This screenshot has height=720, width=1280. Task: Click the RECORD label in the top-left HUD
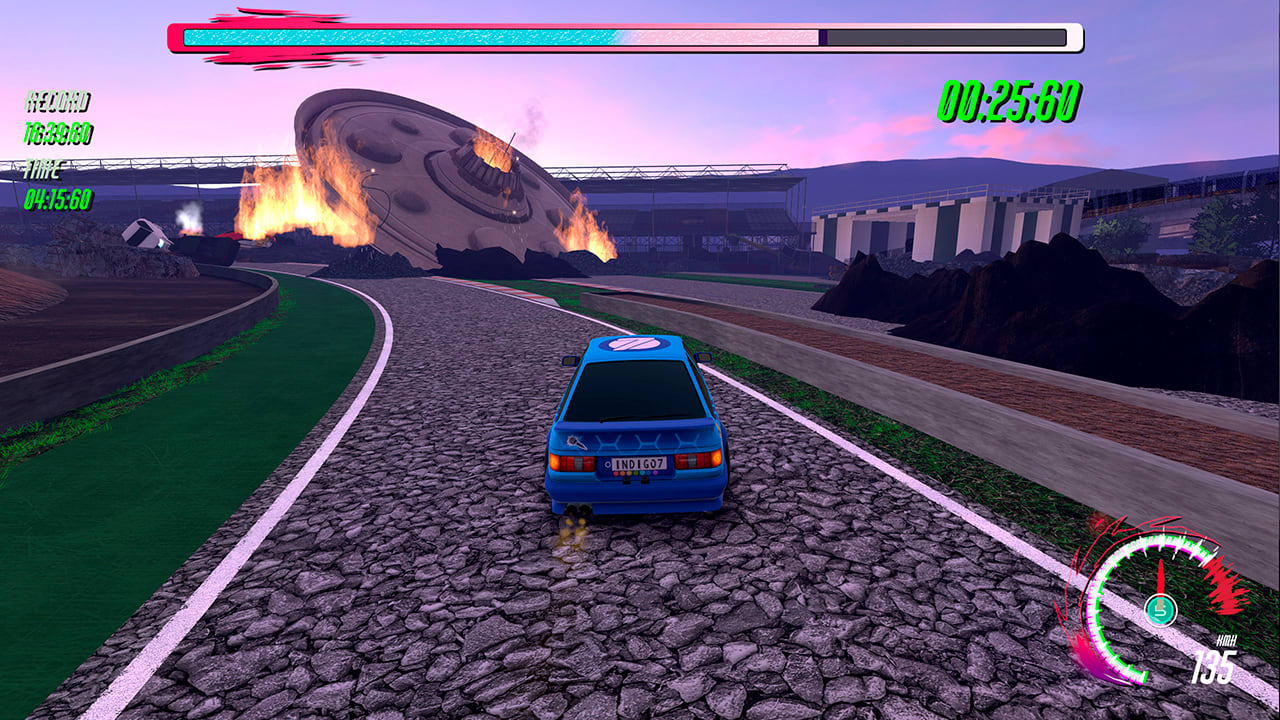pos(56,100)
